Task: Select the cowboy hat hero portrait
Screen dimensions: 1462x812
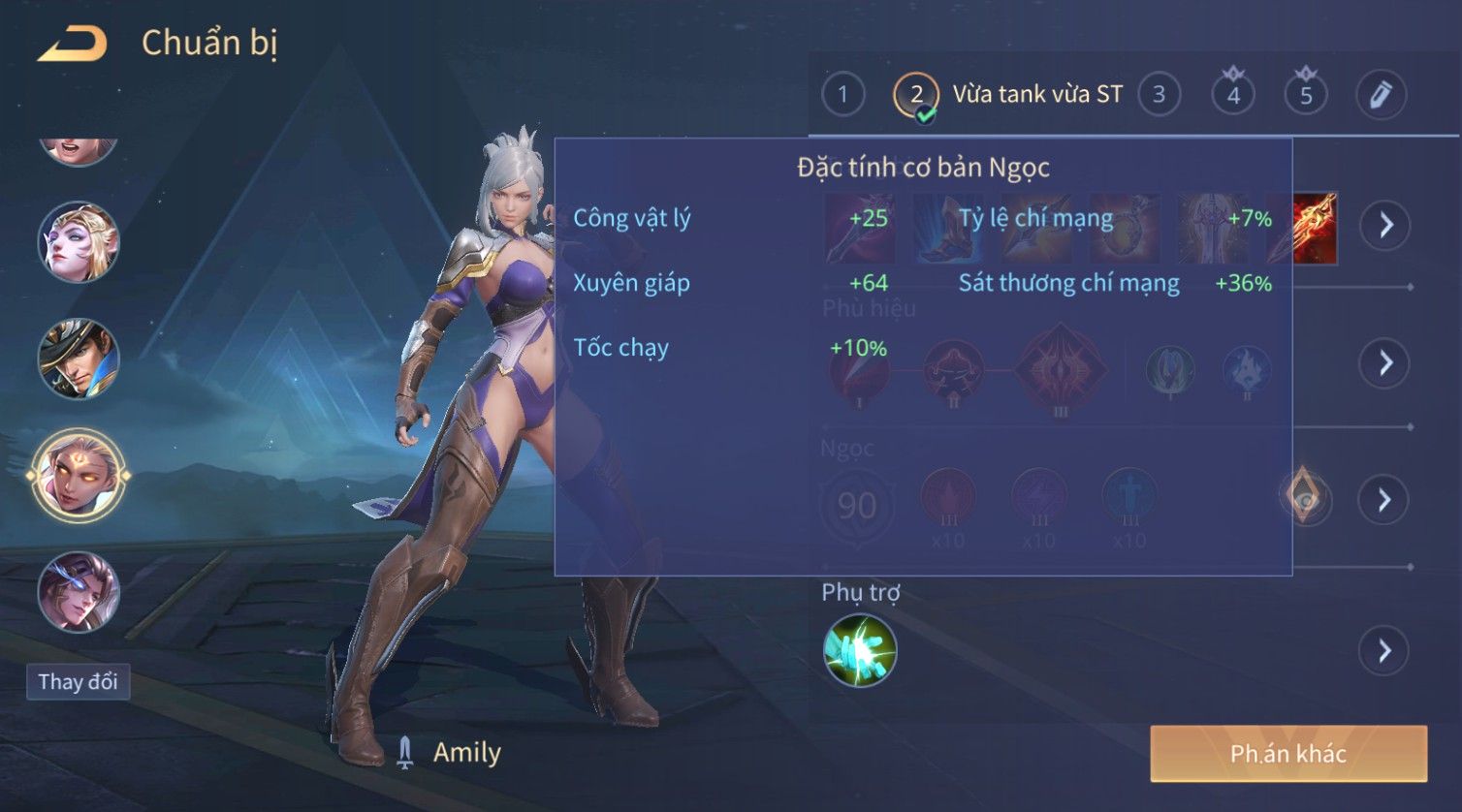Action: (x=79, y=359)
